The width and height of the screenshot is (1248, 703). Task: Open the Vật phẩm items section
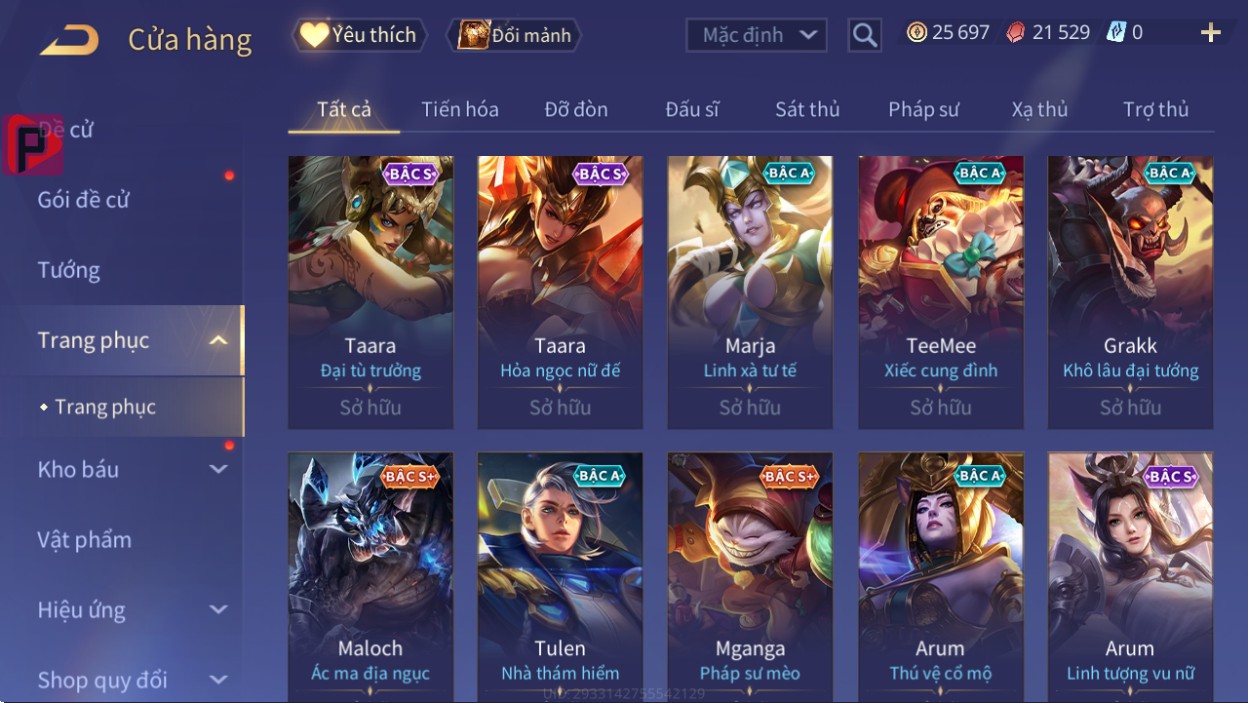(x=85, y=540)
